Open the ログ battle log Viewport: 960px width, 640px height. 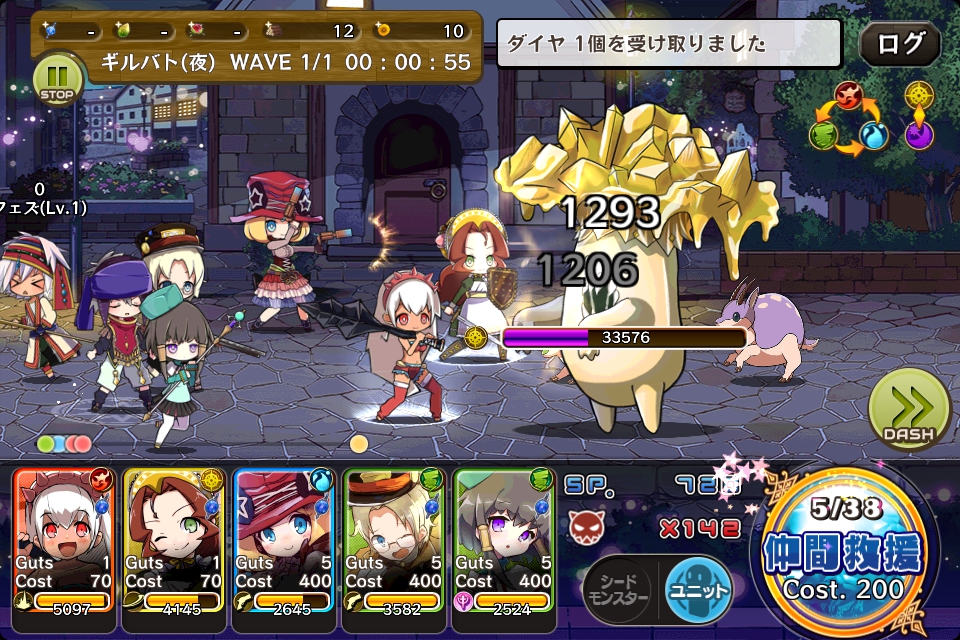(x=899, y=44)
